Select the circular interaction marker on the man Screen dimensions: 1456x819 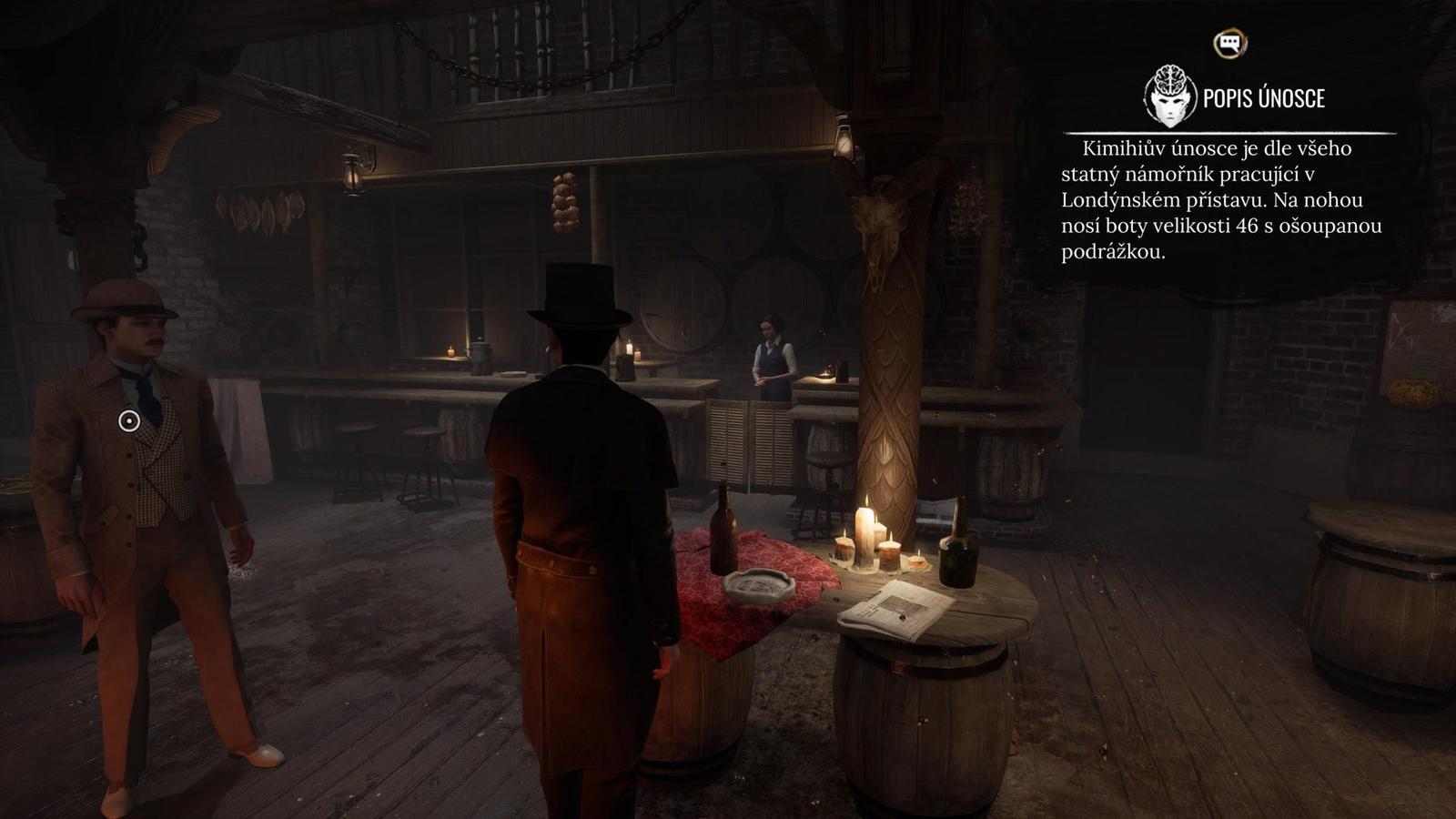click(129, 420)
